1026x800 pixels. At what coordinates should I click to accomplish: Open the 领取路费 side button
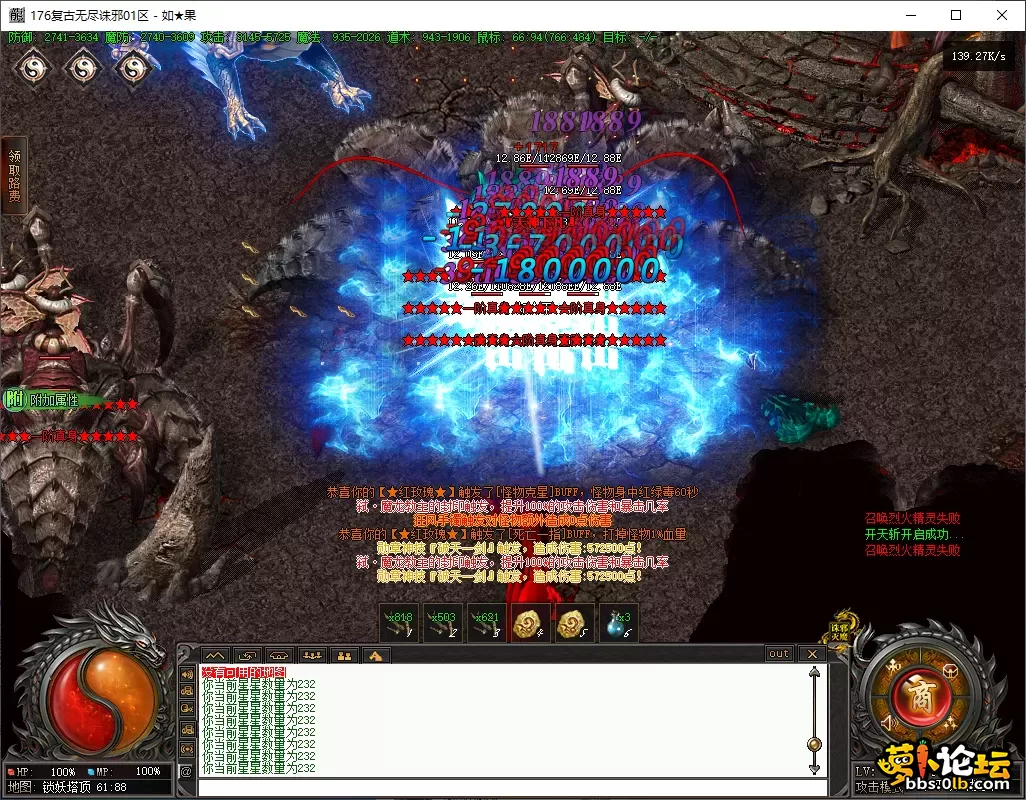[14, 175]
